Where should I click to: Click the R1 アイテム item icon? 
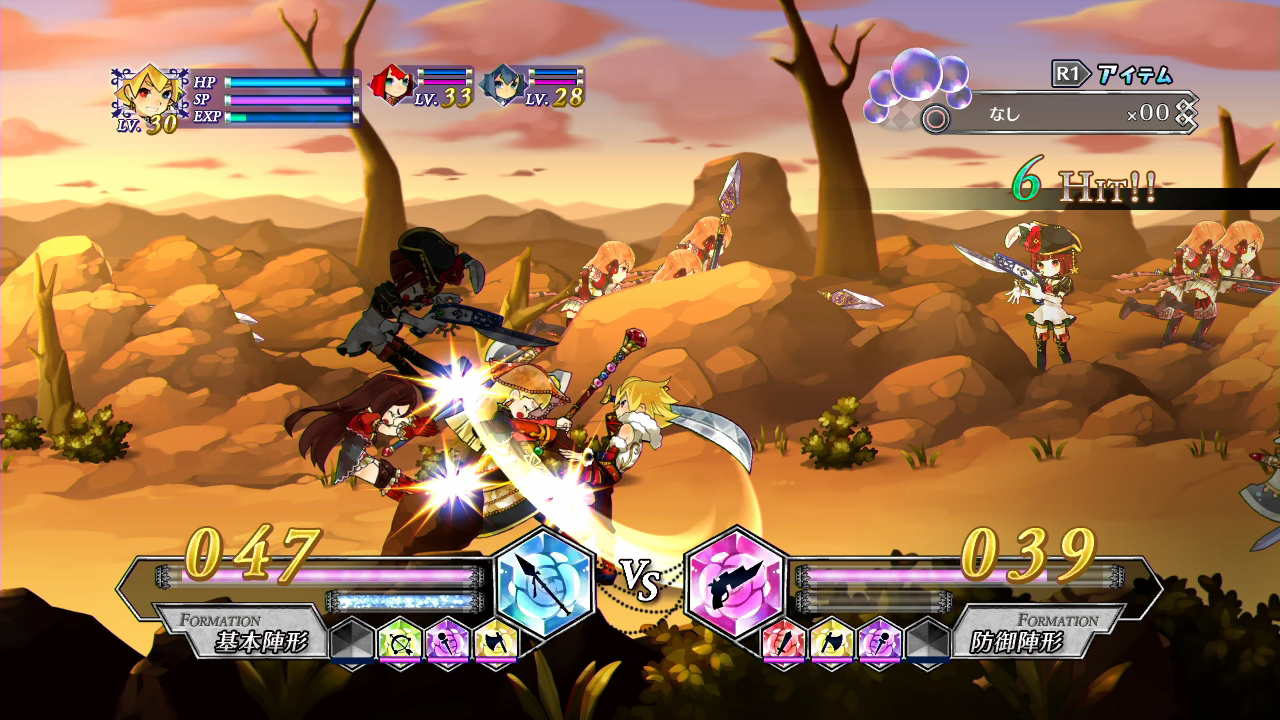point(1110,74)
